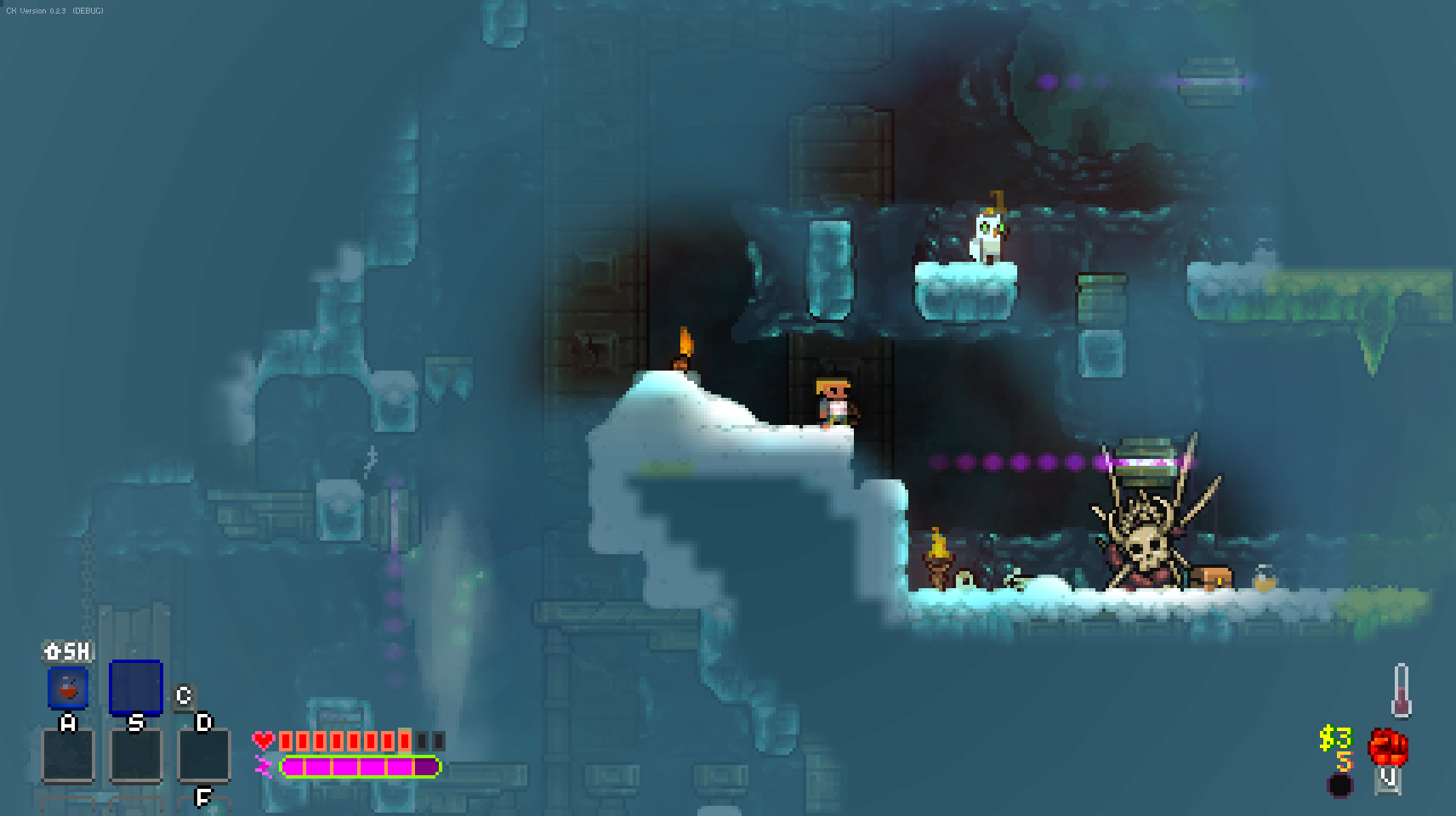Activate the red fist attack icon

click(x=1387, y=747)
